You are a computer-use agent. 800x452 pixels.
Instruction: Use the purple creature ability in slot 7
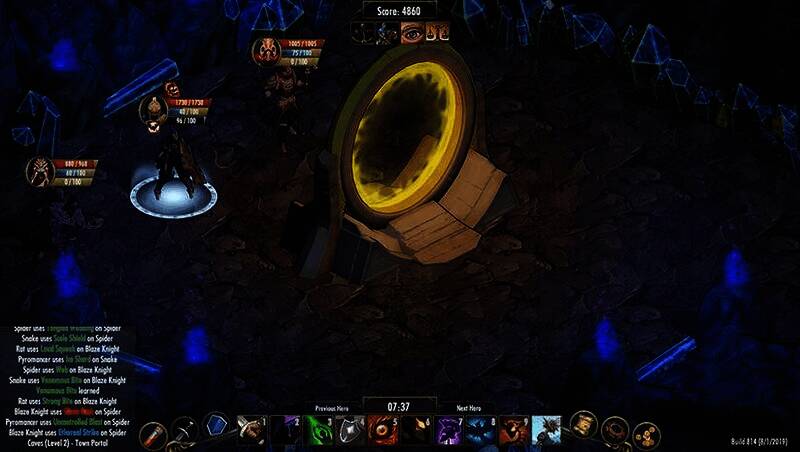coord(449,431)
